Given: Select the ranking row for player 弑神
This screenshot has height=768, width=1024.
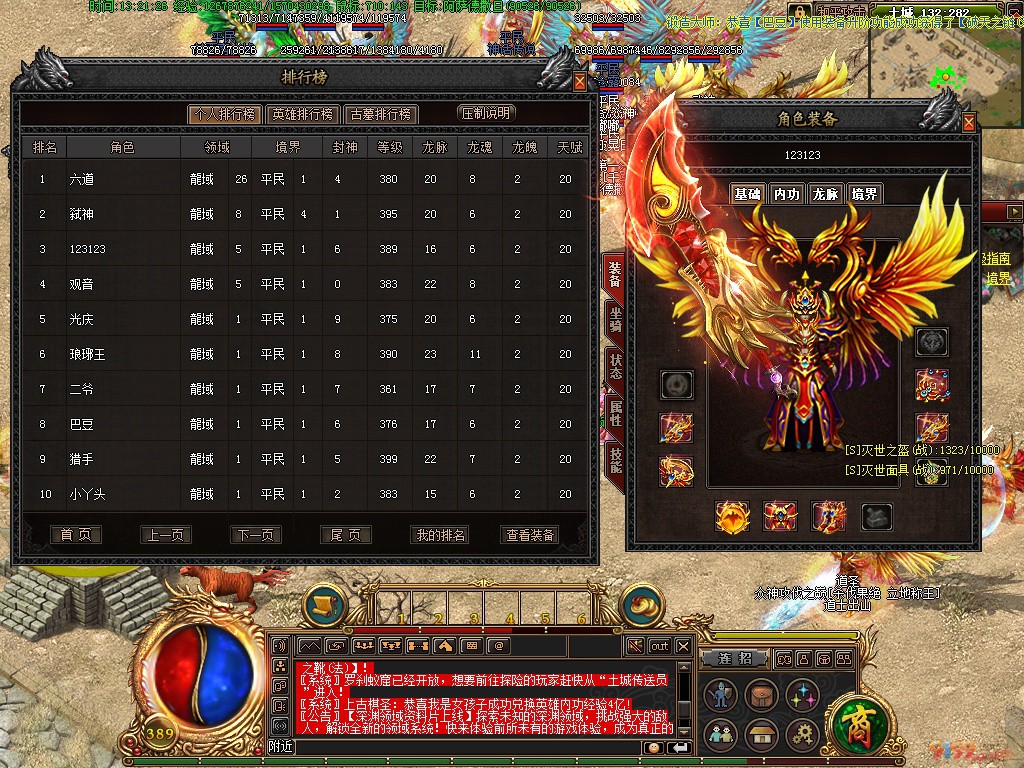Looking at the screenshot, I should coord(300,214).
